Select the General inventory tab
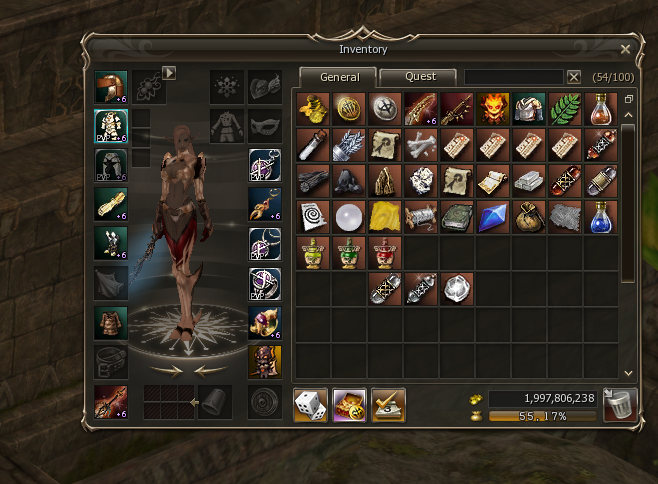This screenshot has width=658, height=484. point(339,77)
